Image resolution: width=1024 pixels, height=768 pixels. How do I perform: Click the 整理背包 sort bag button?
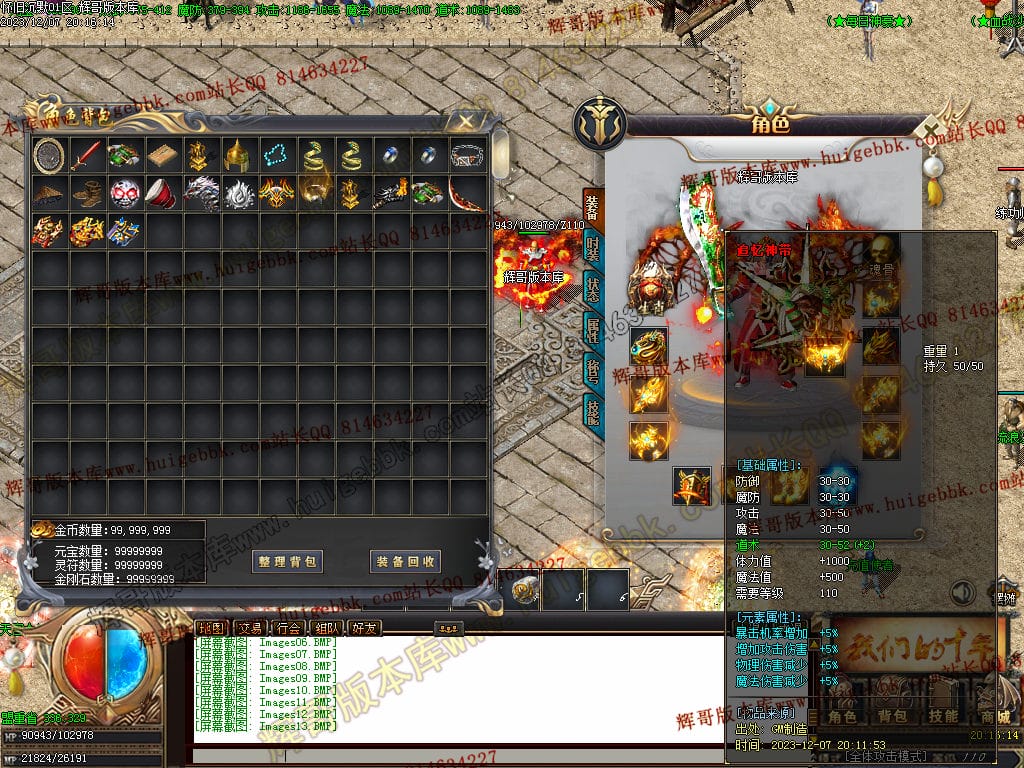(x=288, y=561)
